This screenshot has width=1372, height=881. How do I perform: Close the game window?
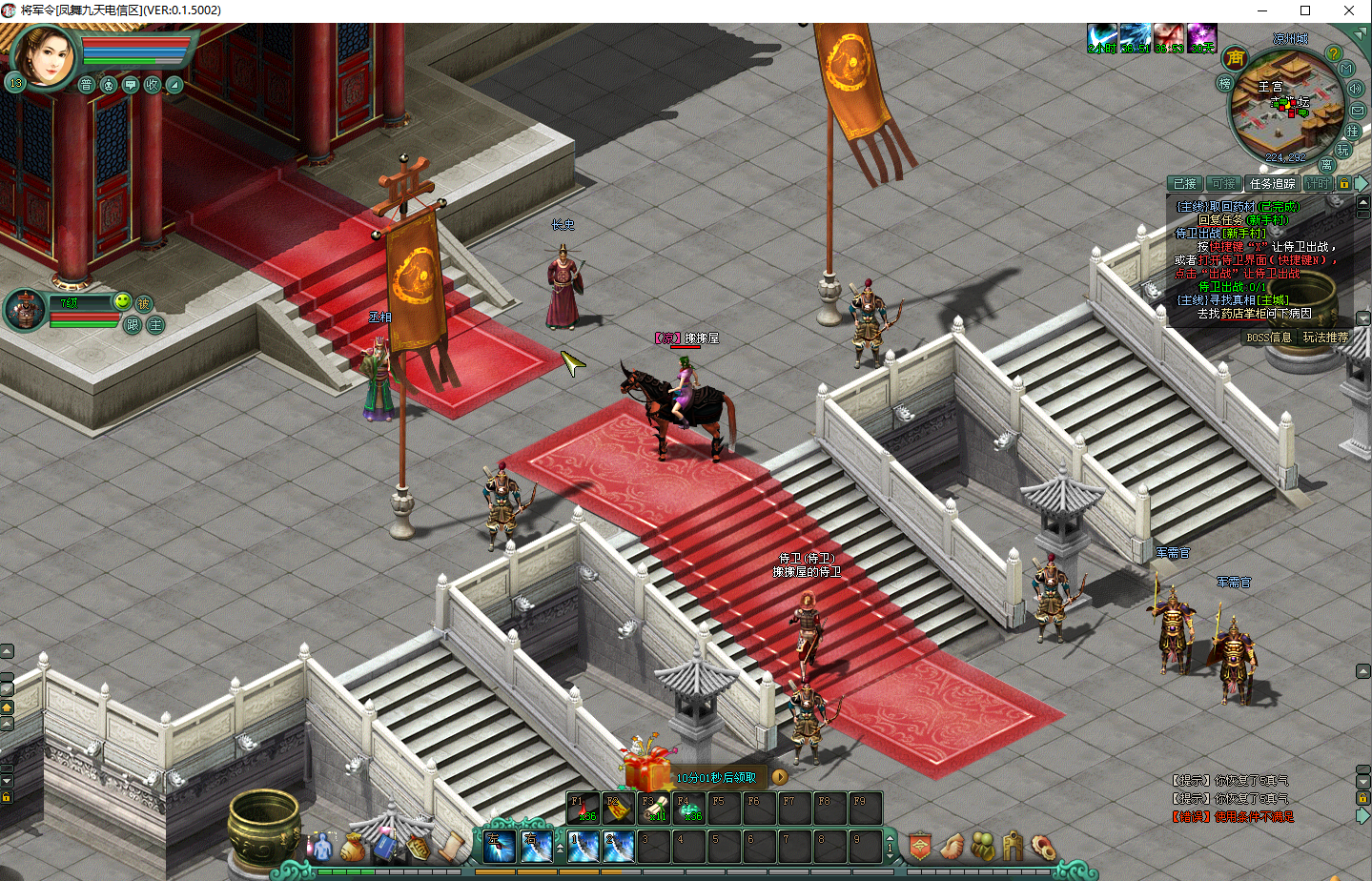1349,10
